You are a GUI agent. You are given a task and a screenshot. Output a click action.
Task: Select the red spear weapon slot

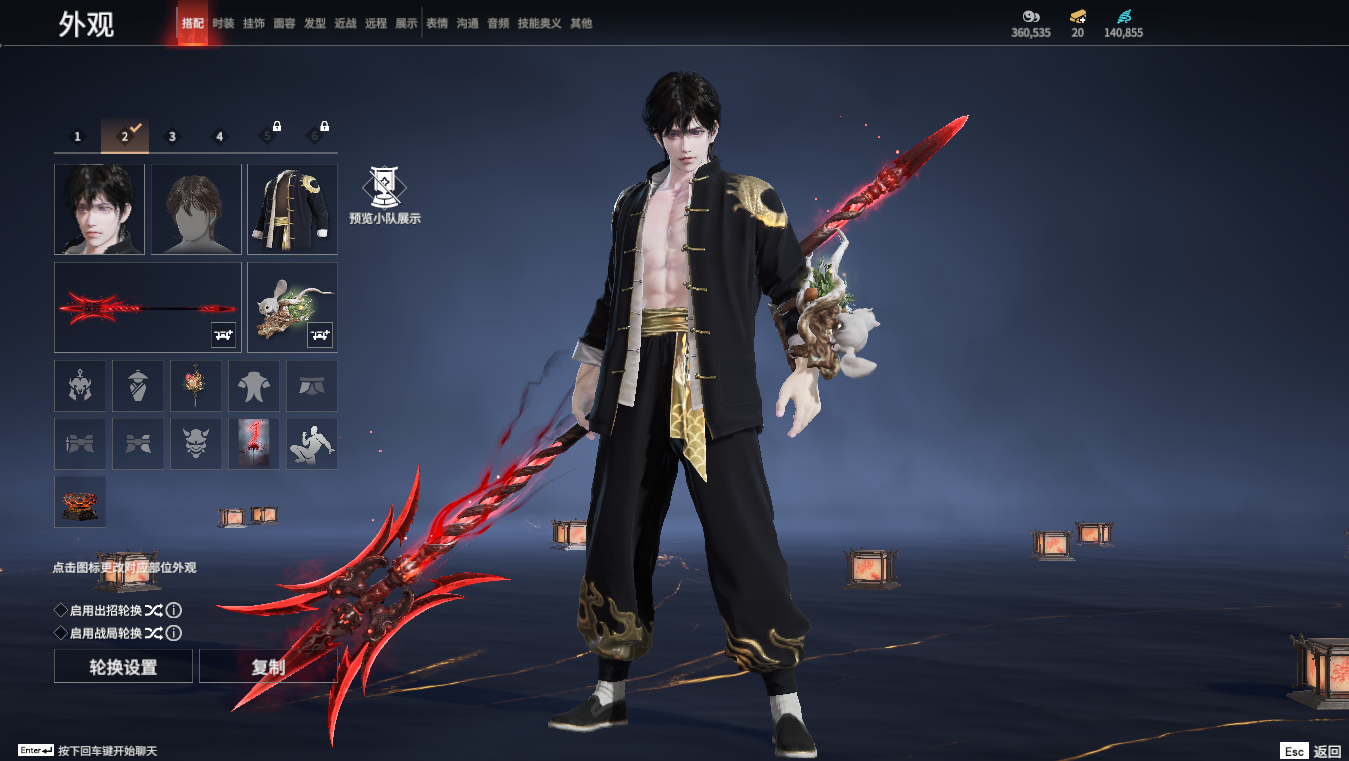click(x=148, y=307)
